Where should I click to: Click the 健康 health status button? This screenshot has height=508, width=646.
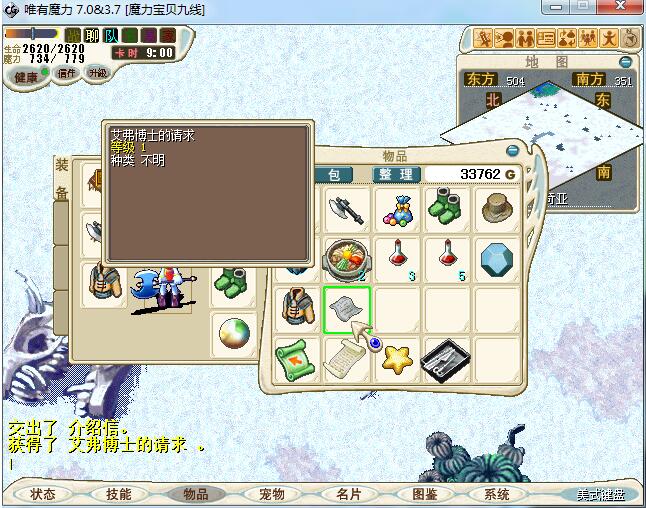pos(26,77)
